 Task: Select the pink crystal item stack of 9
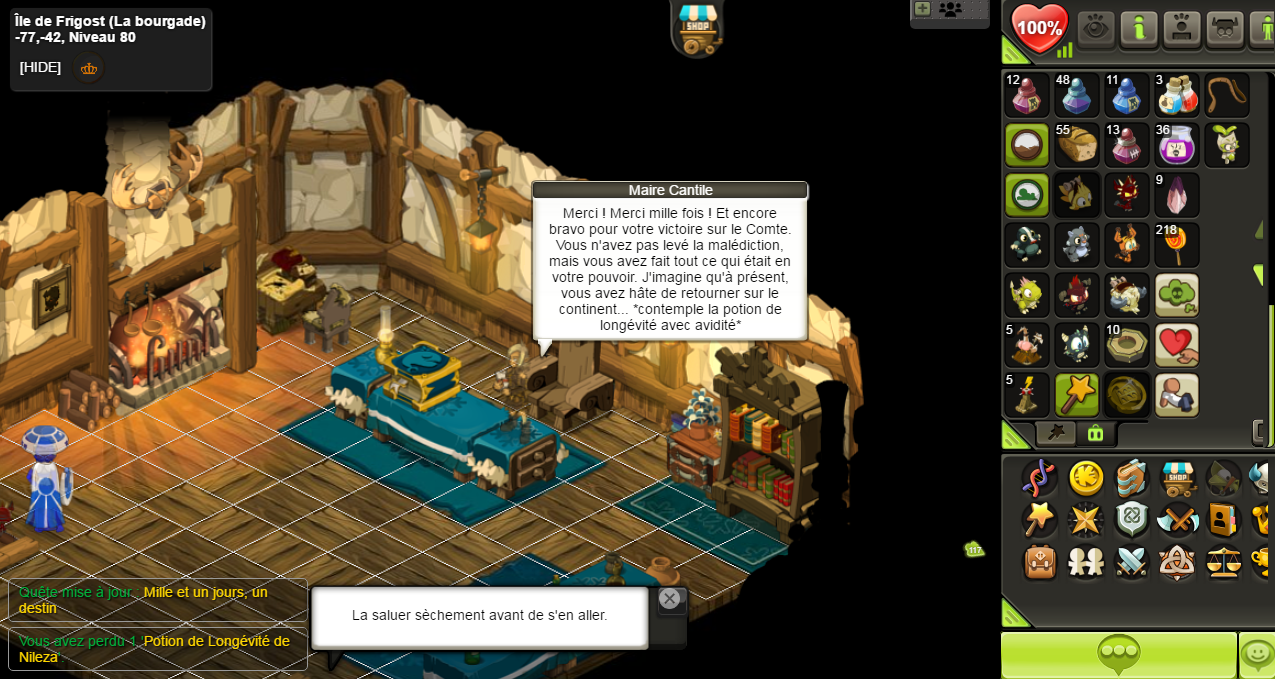(1177, 195)
